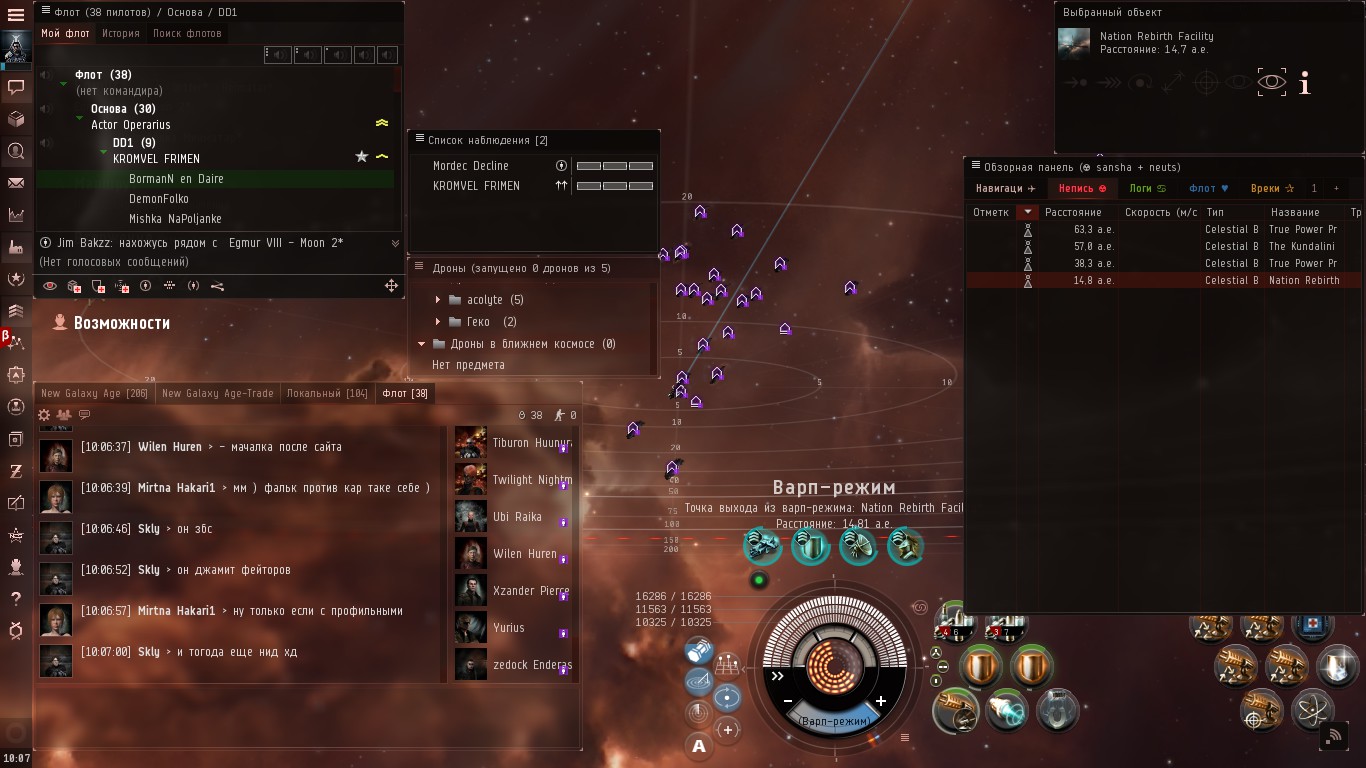Collapse the Основа squad in fleet tree
Viewport: 1366px width, 768px height.
tap(79, 118)
